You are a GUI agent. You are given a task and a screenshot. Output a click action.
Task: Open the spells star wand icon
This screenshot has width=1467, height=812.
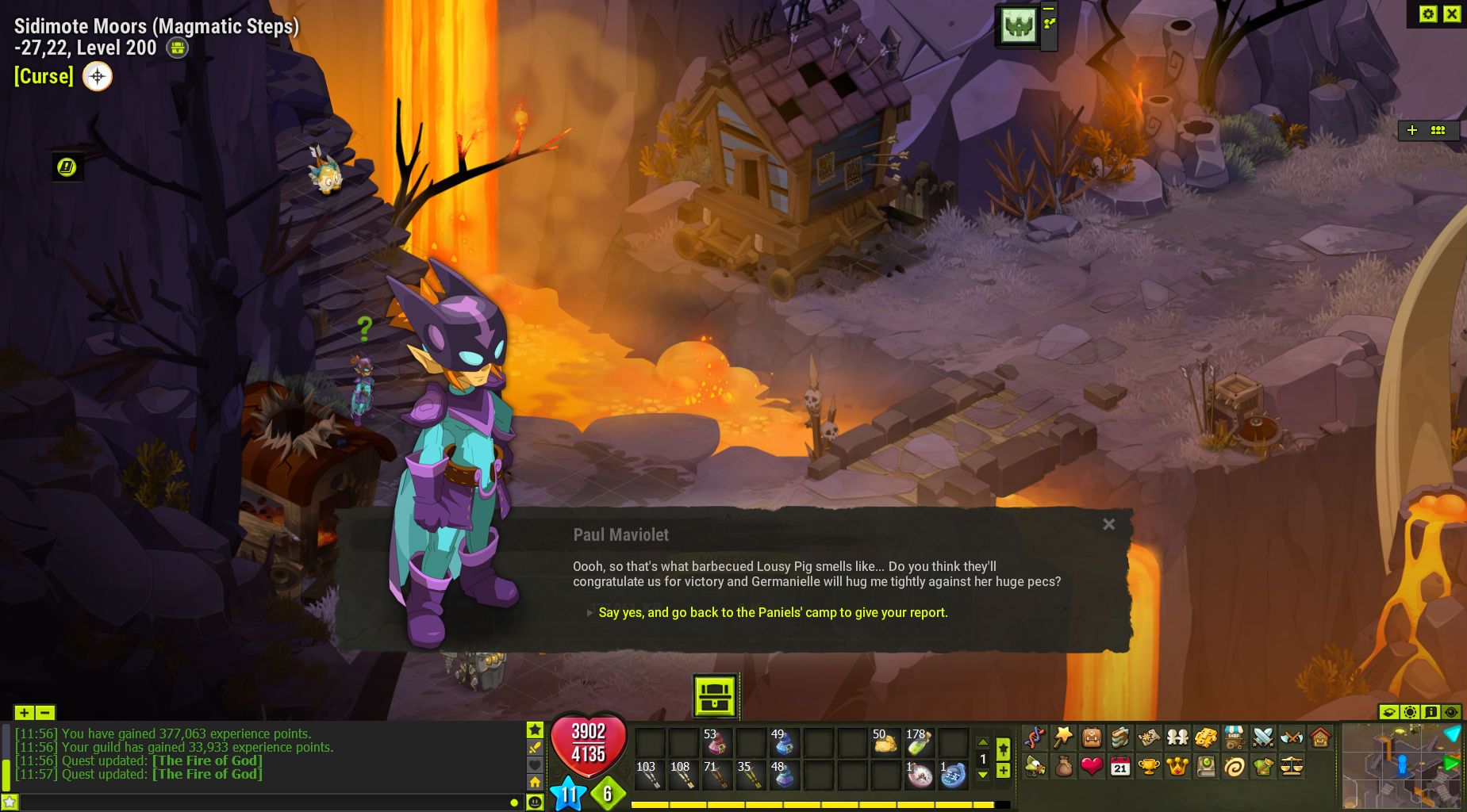pyautogui.click(x=1062, y=737)
